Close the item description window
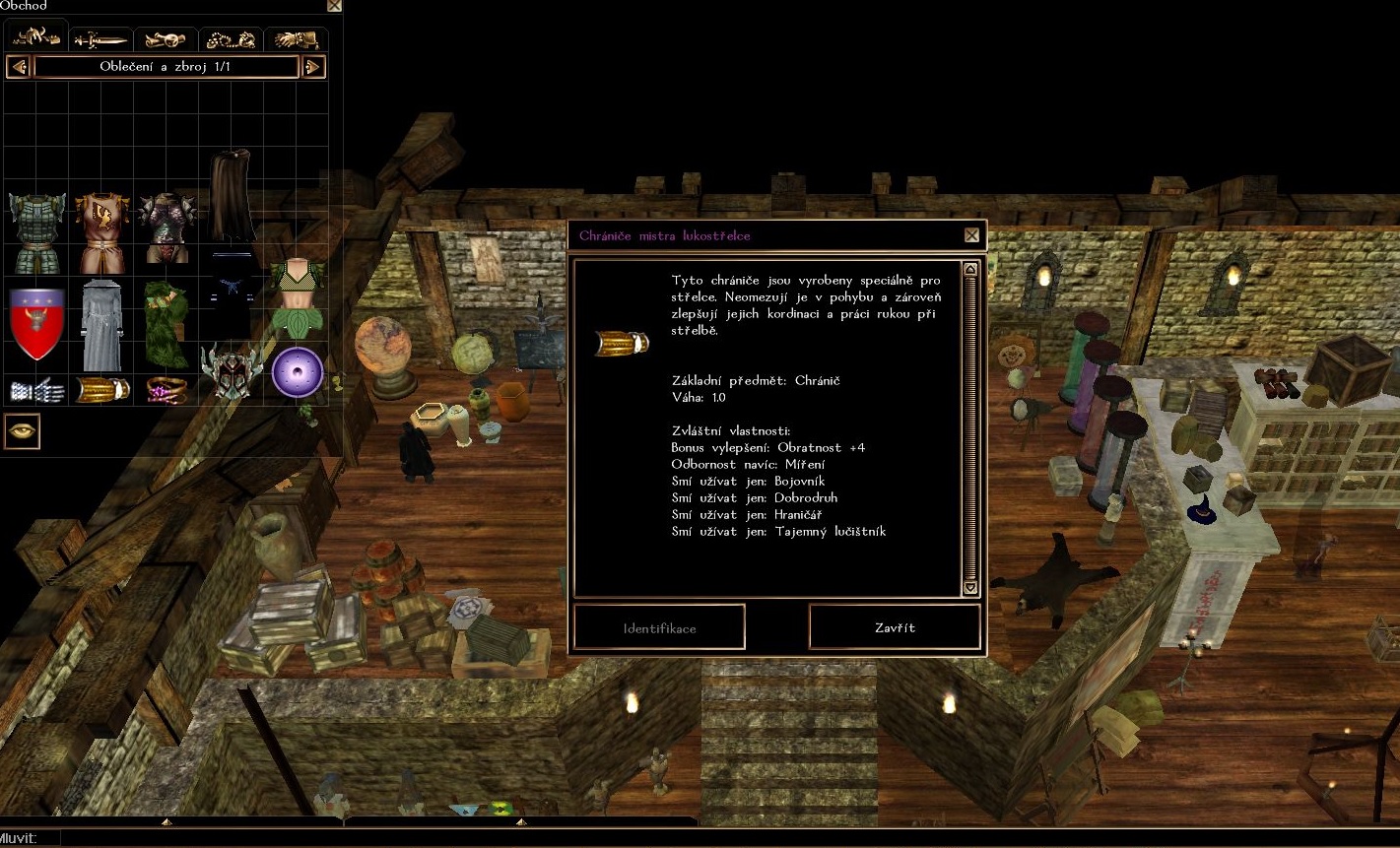Screen dimensions: 1400x848 pos(971,235)
